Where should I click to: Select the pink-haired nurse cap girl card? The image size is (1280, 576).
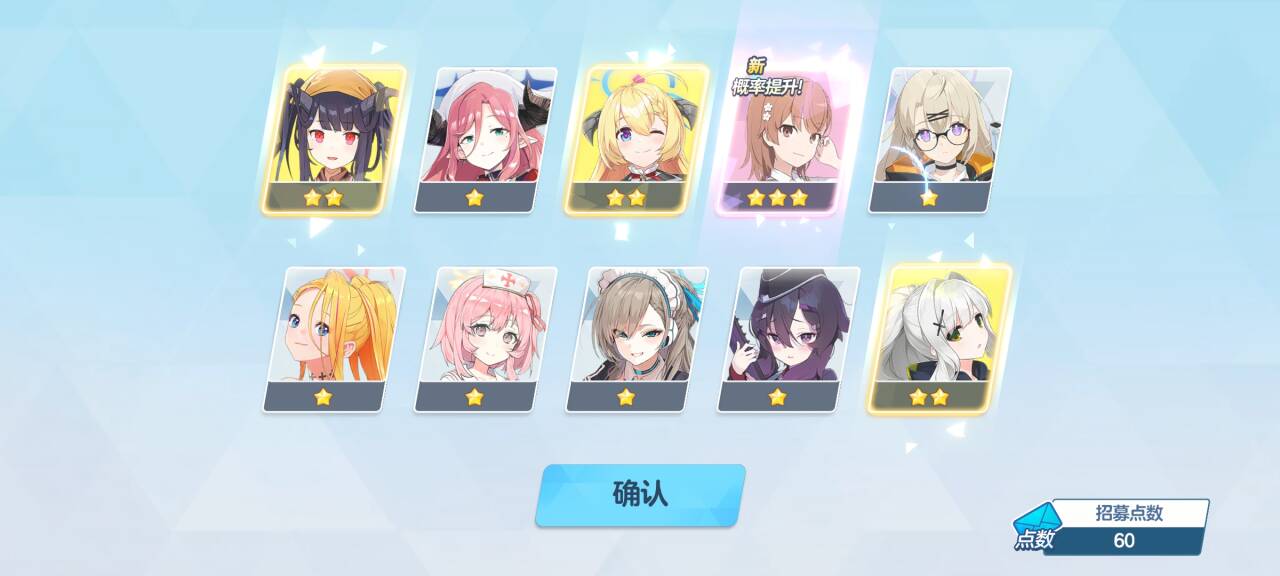pyautogui.click(x=486, y=338)
